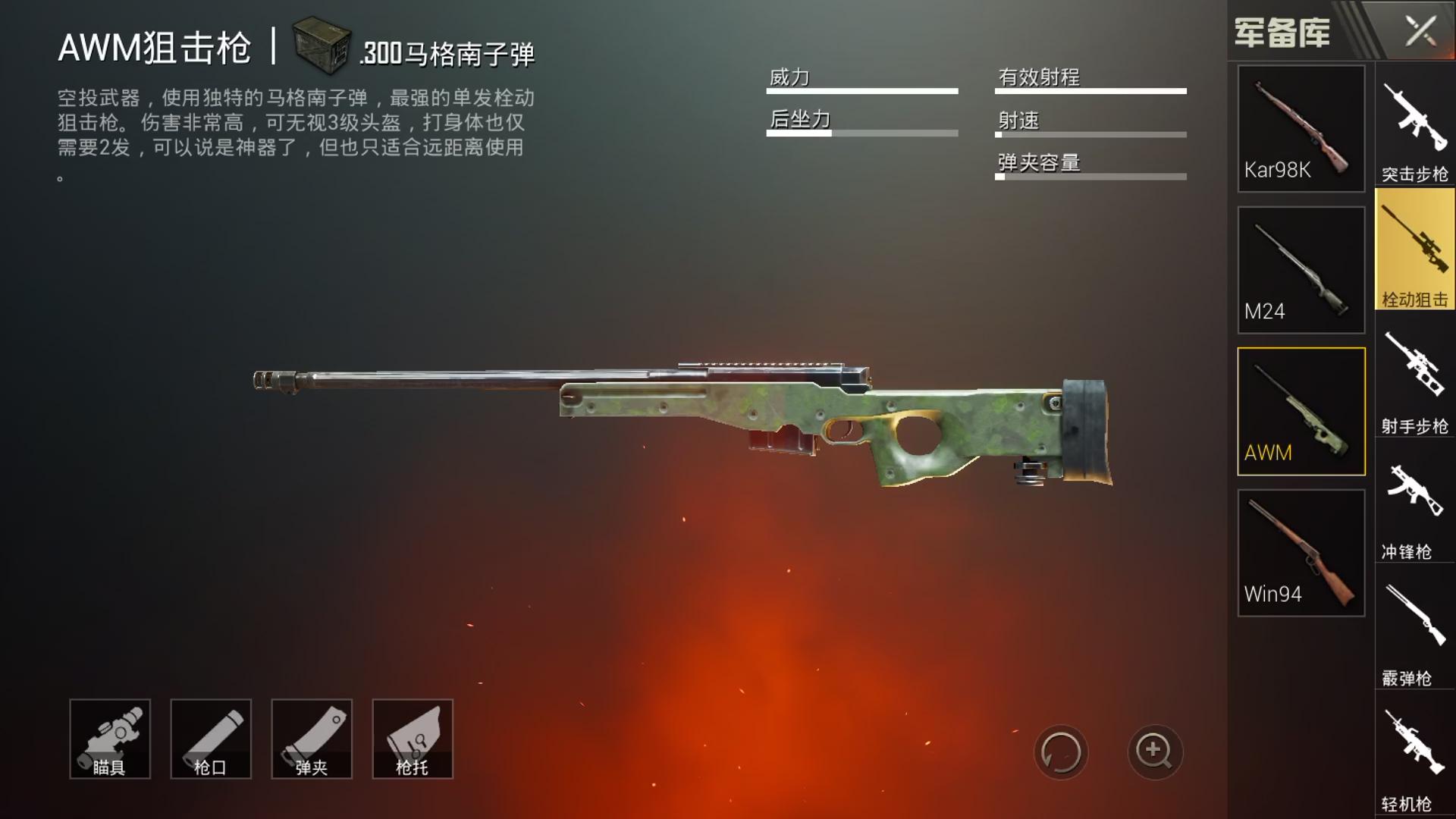Open the 射手步枪 marksman rifle category
Image resolution: width=1456 pixels, height=819 pixels.
(x=1414, y=372)
